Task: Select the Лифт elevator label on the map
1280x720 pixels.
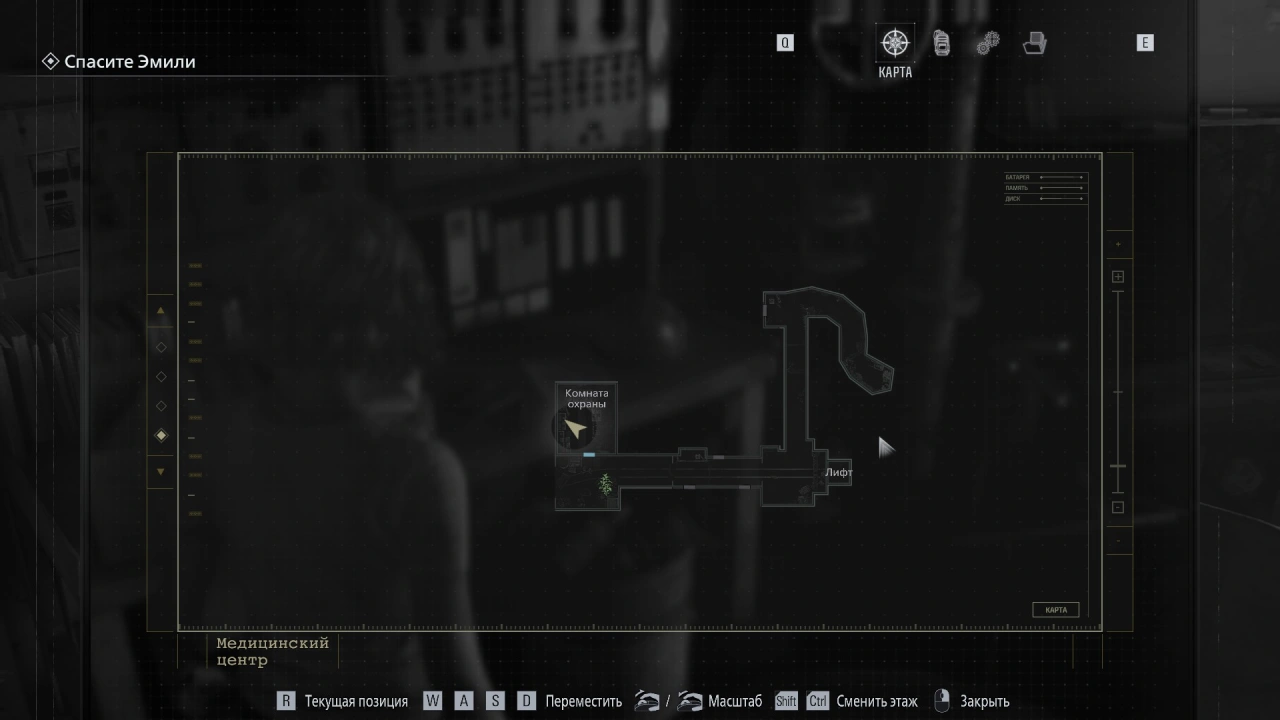Action: pos(838,472)
